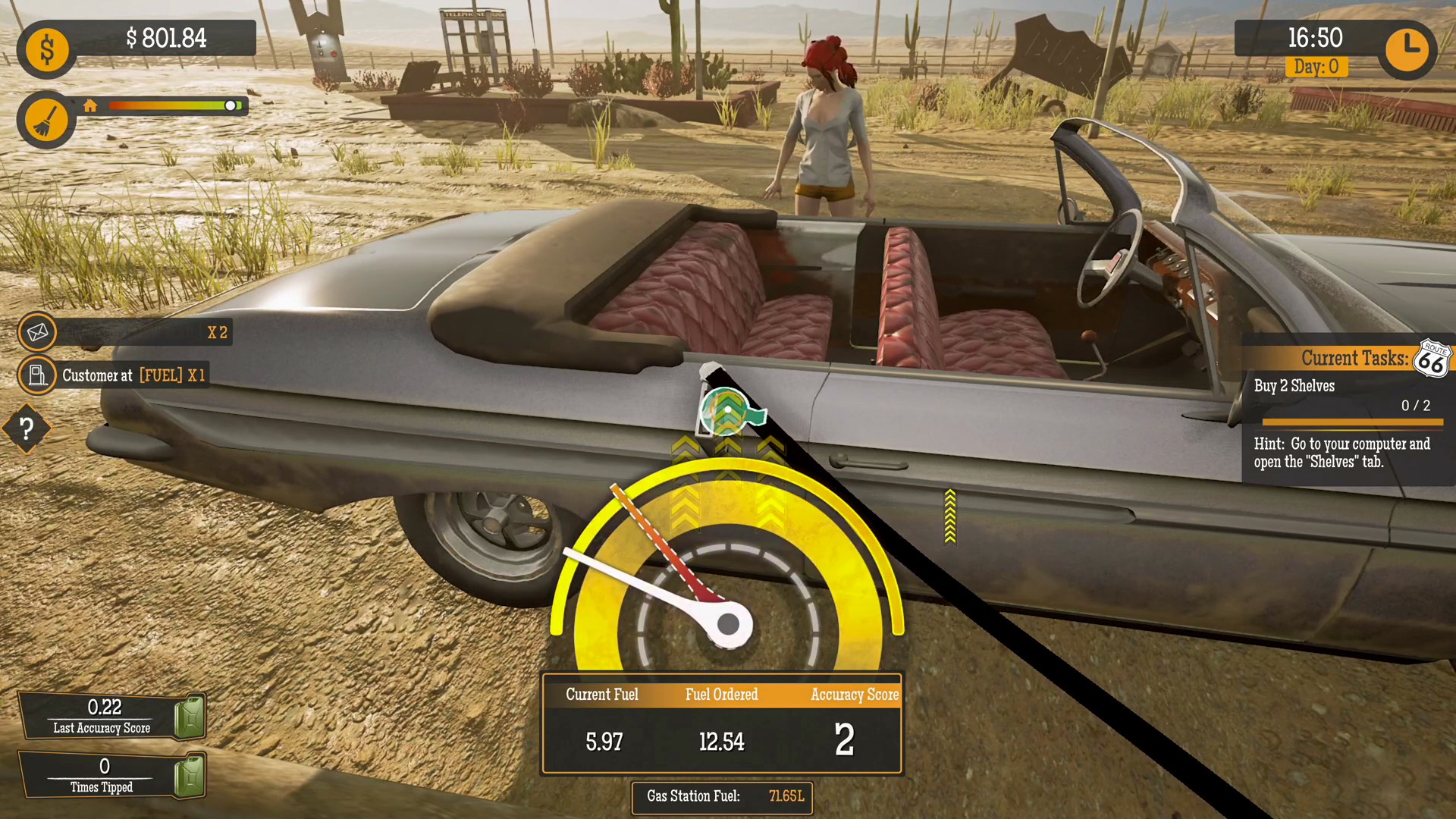Click the dollar sign money icon

pos(45,49)
